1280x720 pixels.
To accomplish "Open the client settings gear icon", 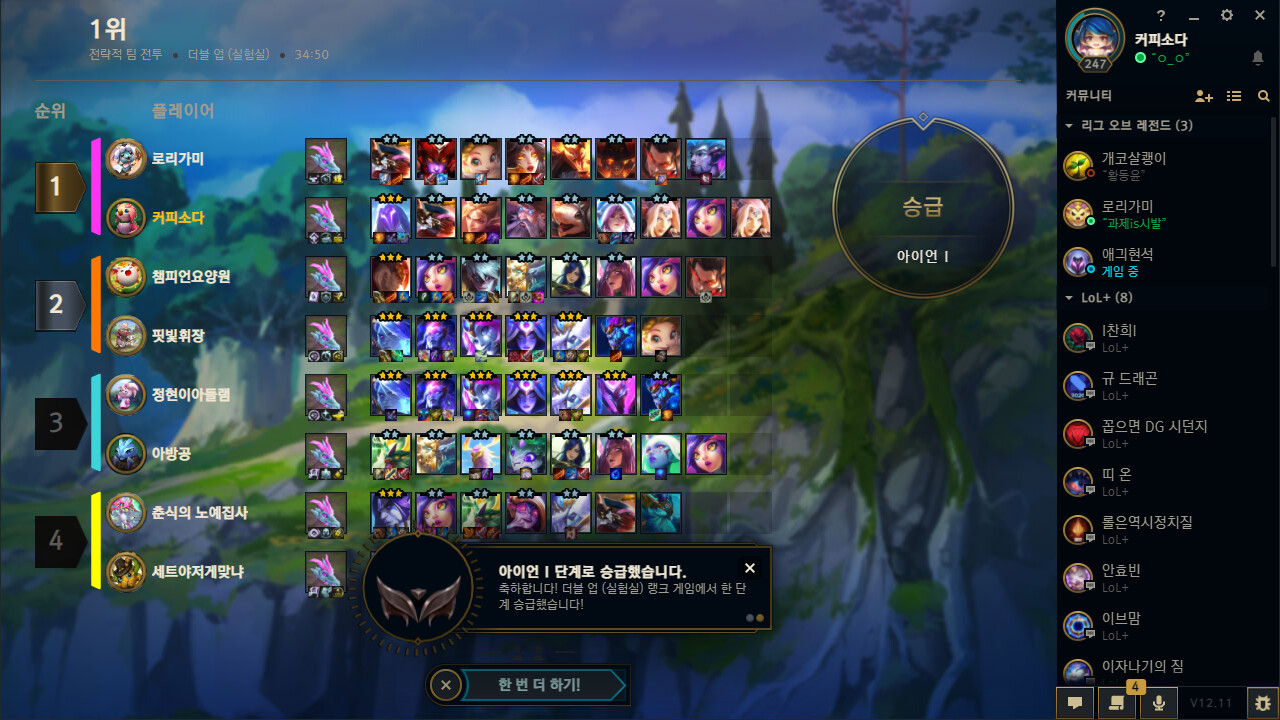I will point(1226,16).
